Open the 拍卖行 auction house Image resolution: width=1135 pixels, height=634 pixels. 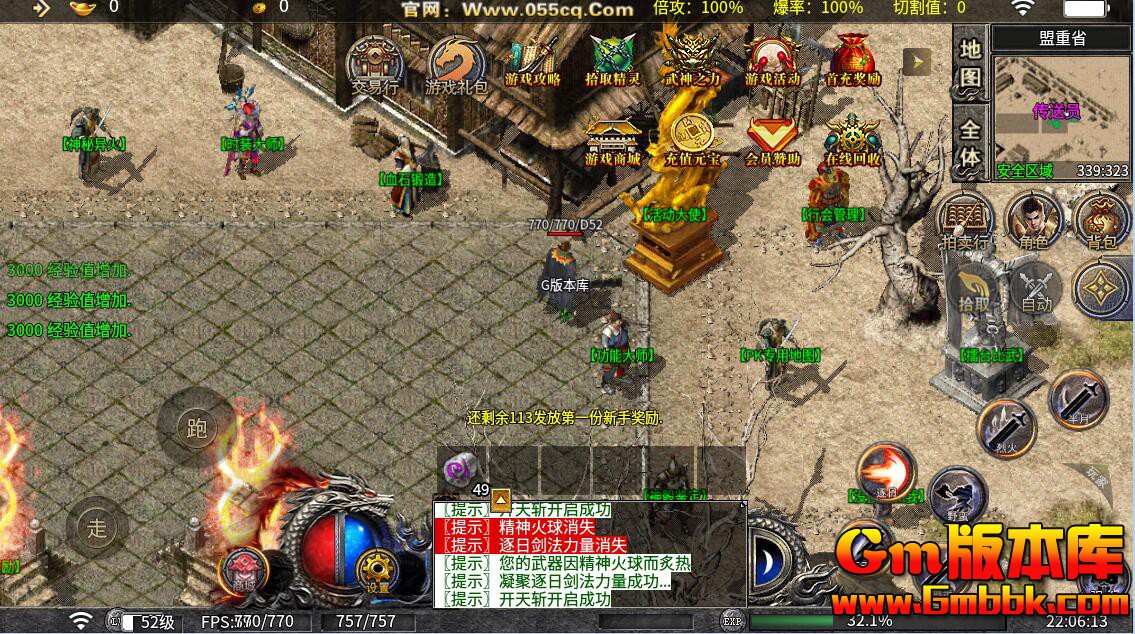click(964, 219)
